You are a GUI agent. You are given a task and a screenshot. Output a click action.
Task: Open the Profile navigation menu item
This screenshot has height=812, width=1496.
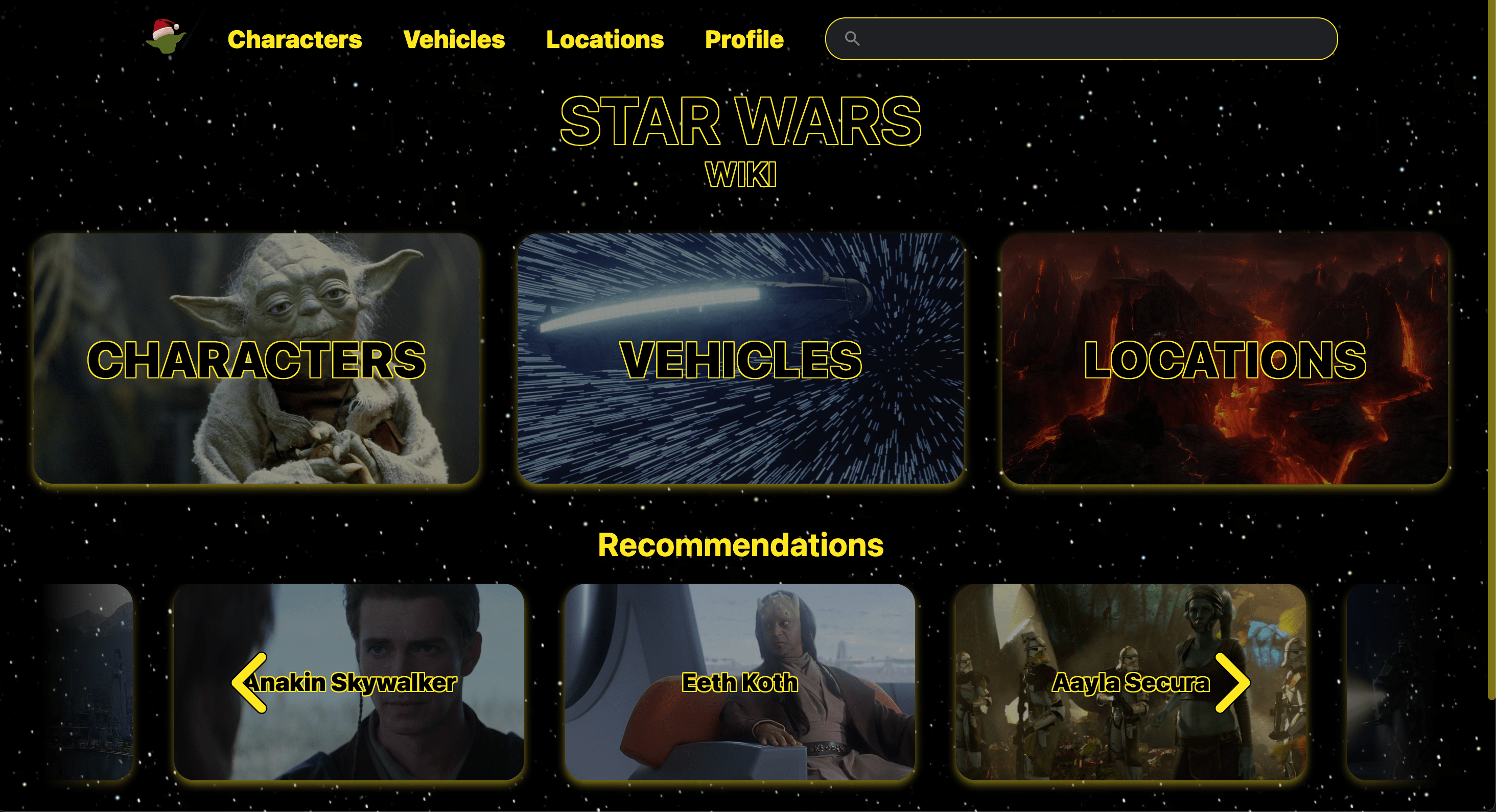click(744, 39)
